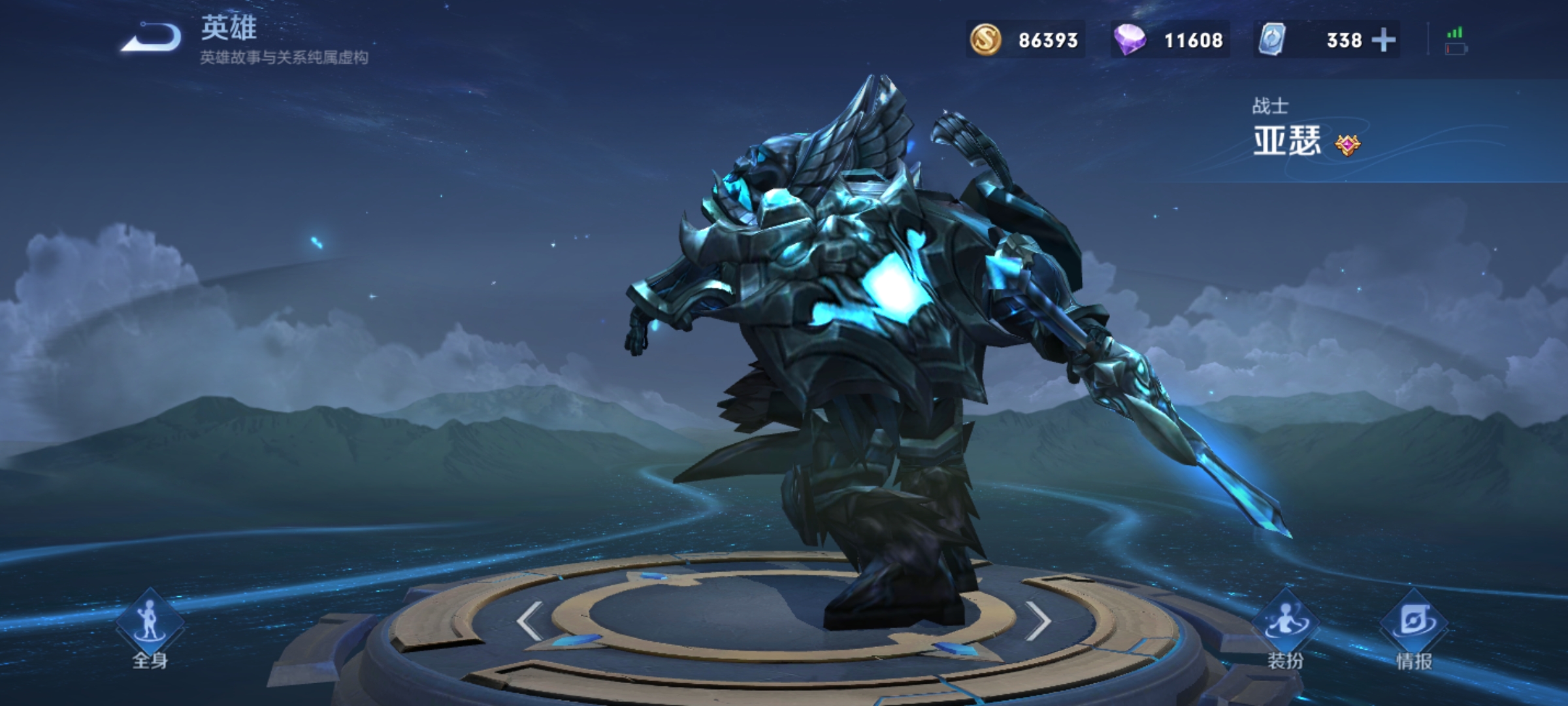Viewport: 1568px width, 706px height.
Task: Open the 全身 full-body view
Action: (x=150, y=629)
